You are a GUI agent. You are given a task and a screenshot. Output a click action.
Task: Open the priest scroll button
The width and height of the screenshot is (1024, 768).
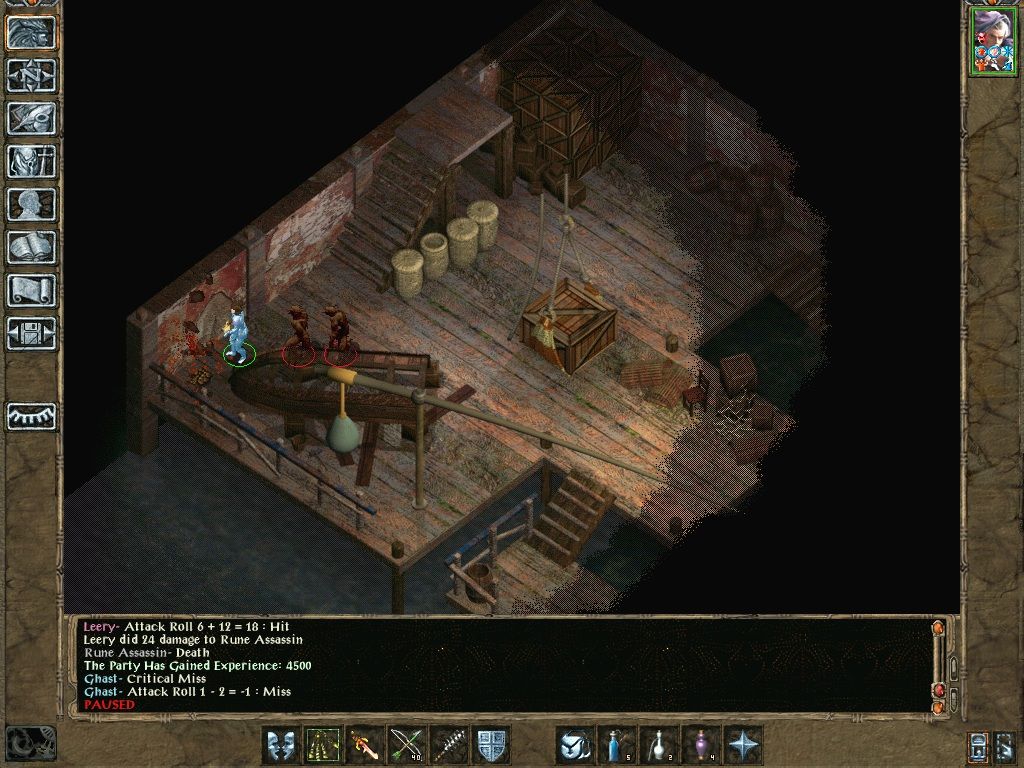pyautogui.click(x=31, y=290)
